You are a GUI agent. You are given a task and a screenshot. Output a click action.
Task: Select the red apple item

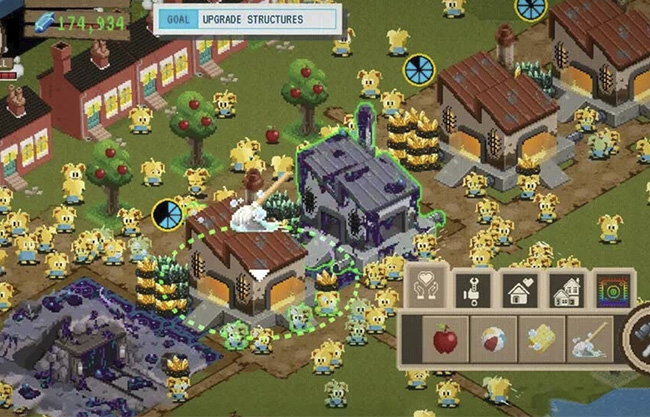(444, 339)
